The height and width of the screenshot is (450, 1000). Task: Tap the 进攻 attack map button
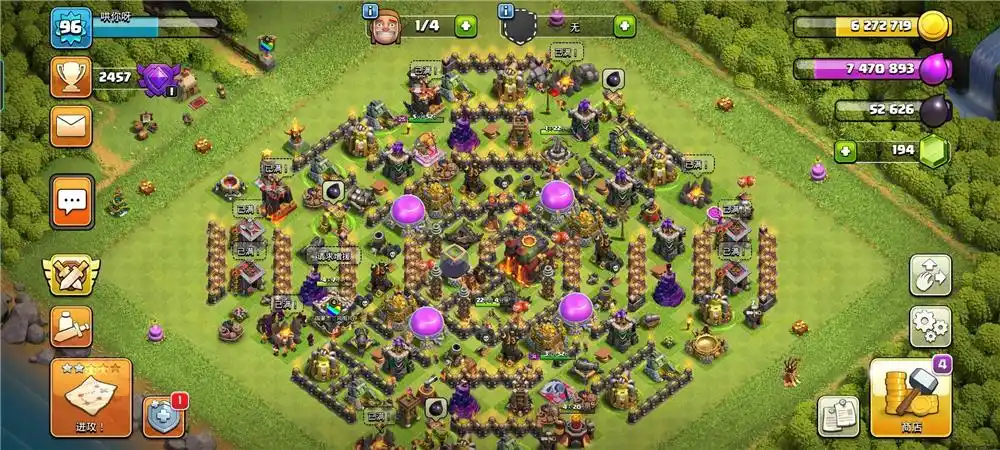click(90, 396)
